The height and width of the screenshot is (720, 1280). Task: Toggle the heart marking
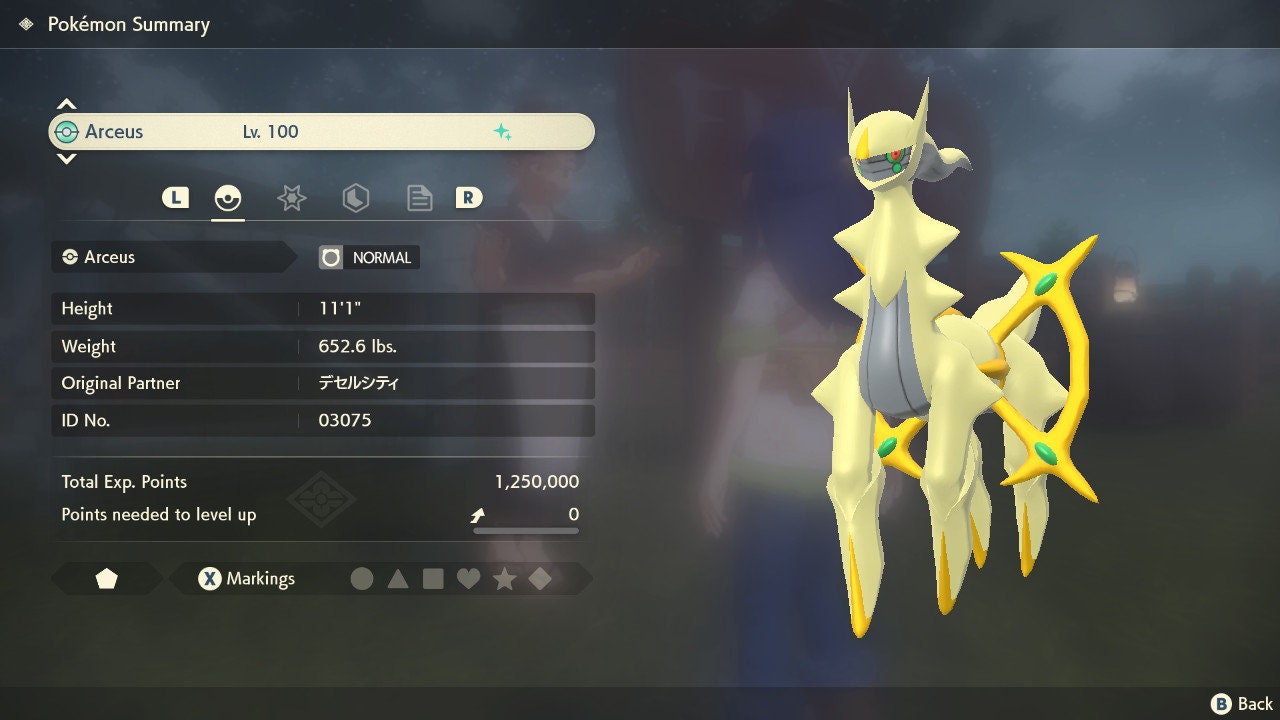[468, 579]
